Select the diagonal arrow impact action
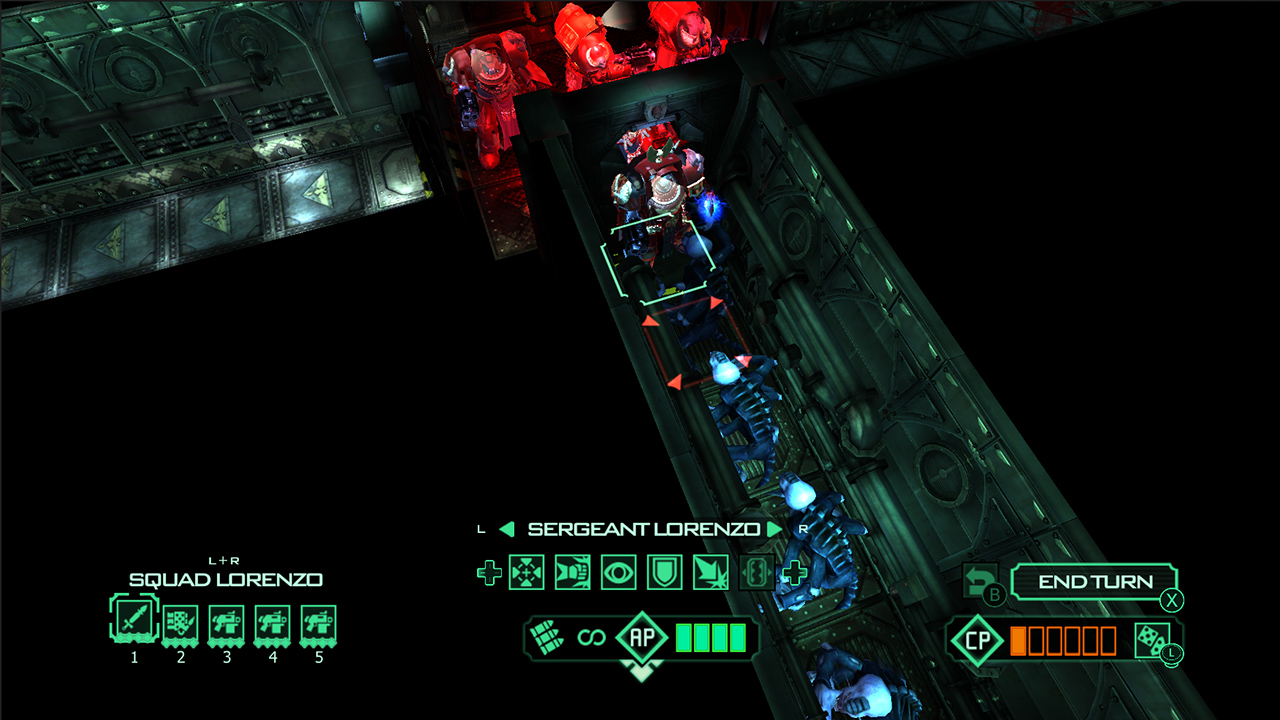The image size is (1280, 720). click(x=711, y=573)
